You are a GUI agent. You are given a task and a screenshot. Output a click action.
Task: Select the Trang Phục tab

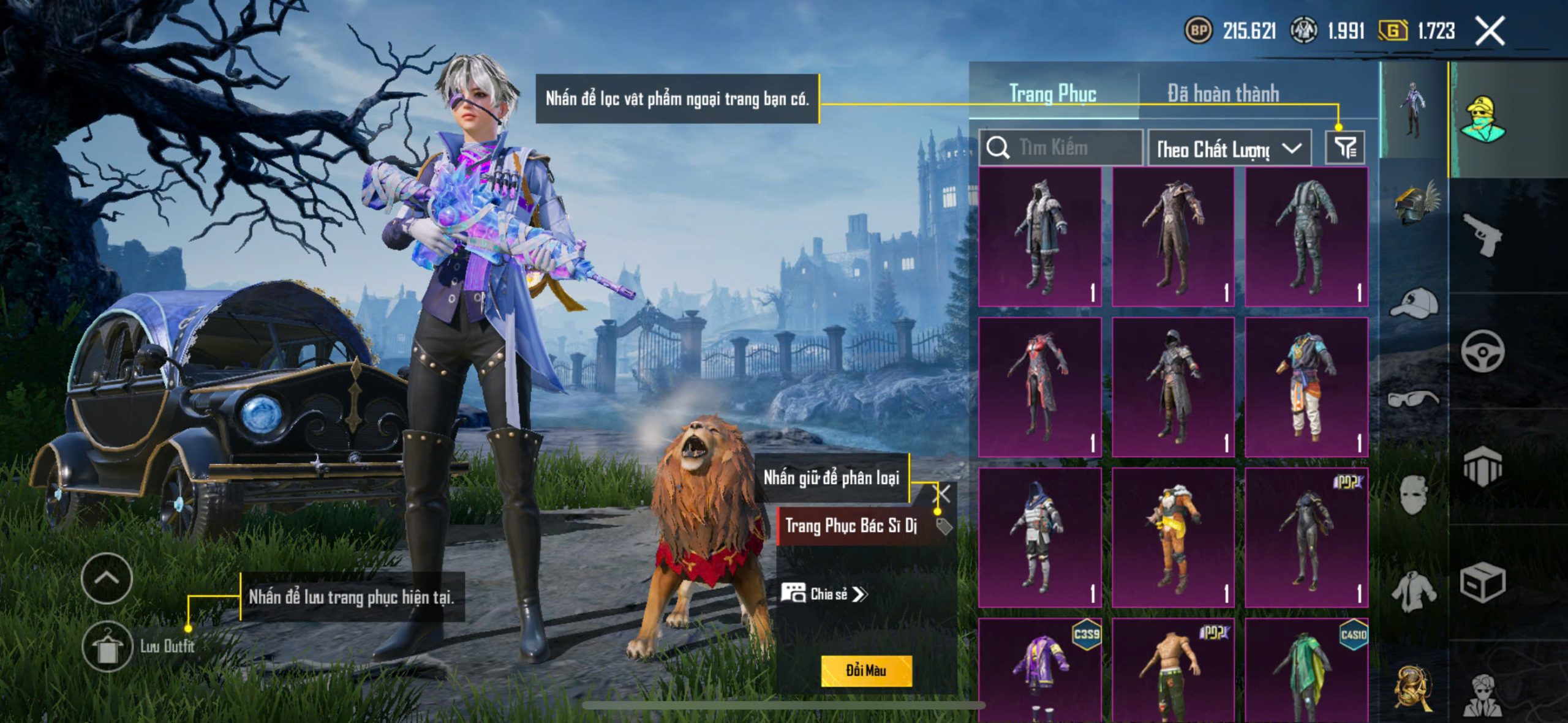point(1052,94)
